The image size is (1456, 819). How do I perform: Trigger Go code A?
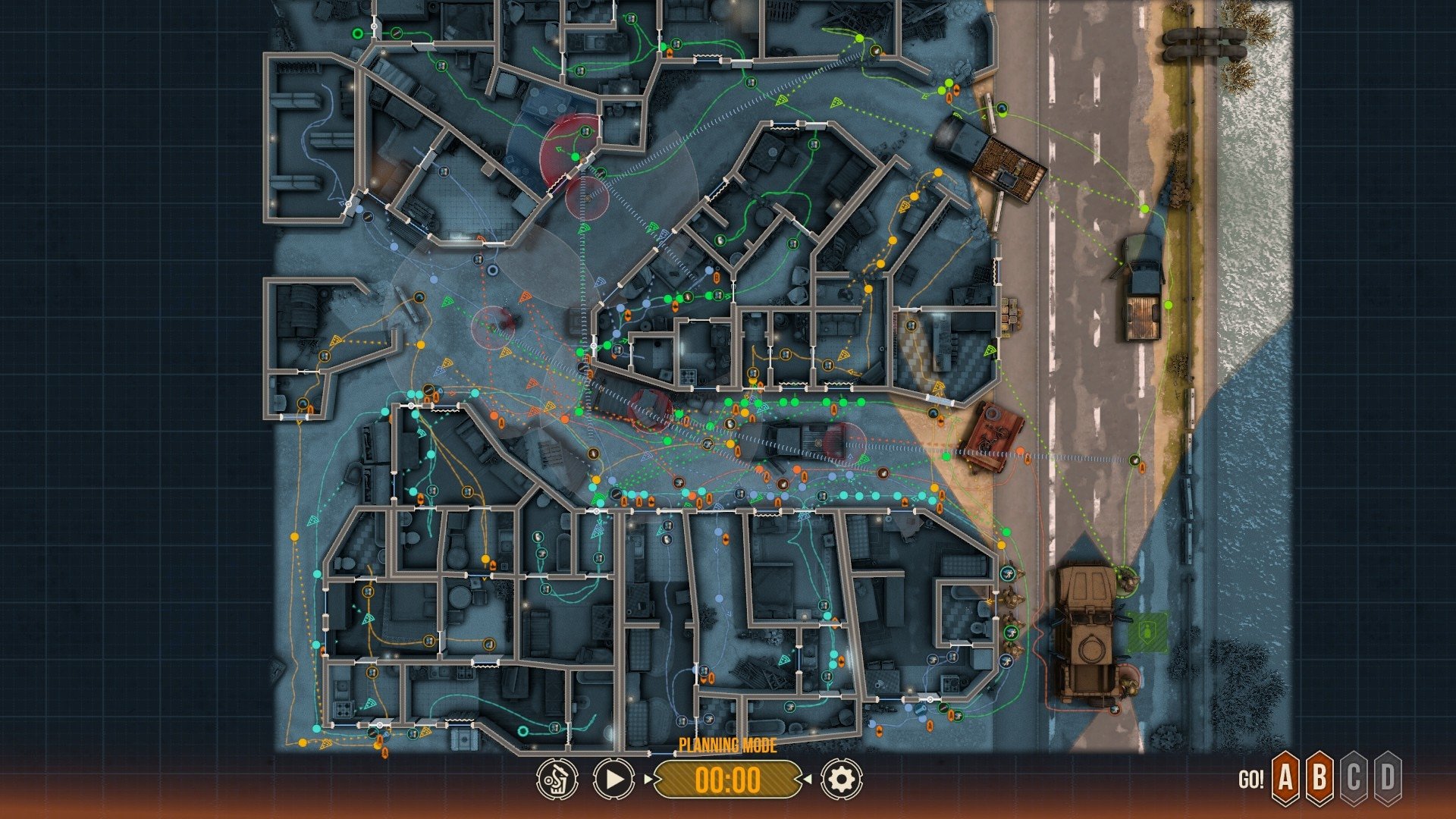[1285, 777]
